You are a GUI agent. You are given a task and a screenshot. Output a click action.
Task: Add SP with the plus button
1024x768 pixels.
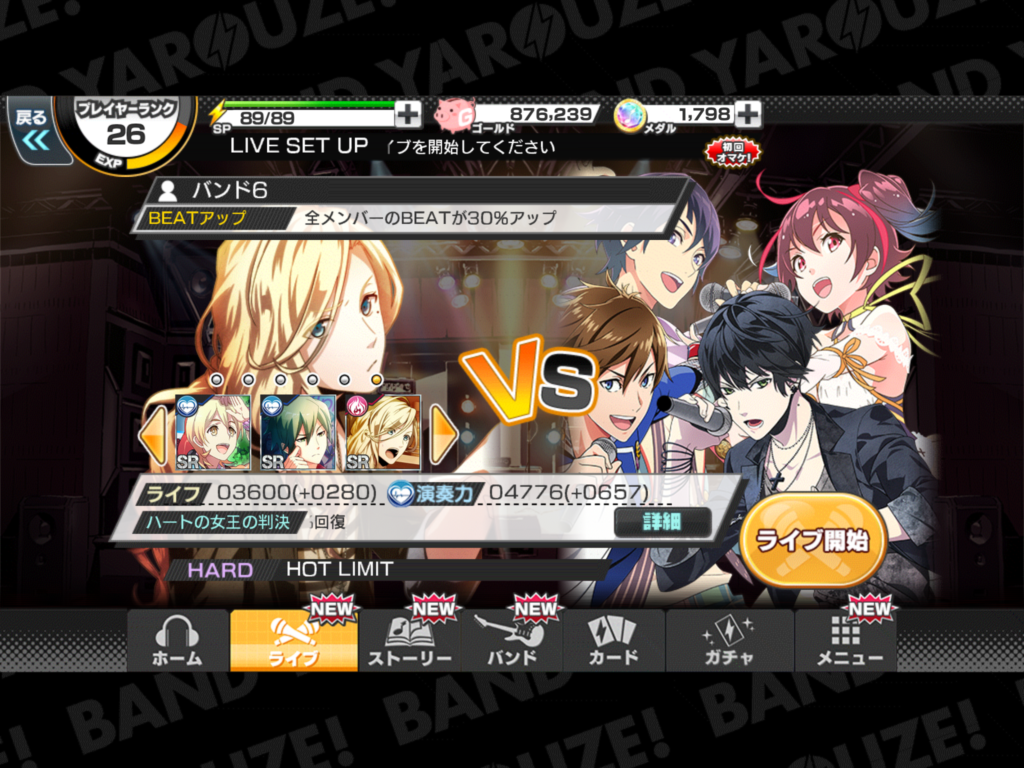408,115
